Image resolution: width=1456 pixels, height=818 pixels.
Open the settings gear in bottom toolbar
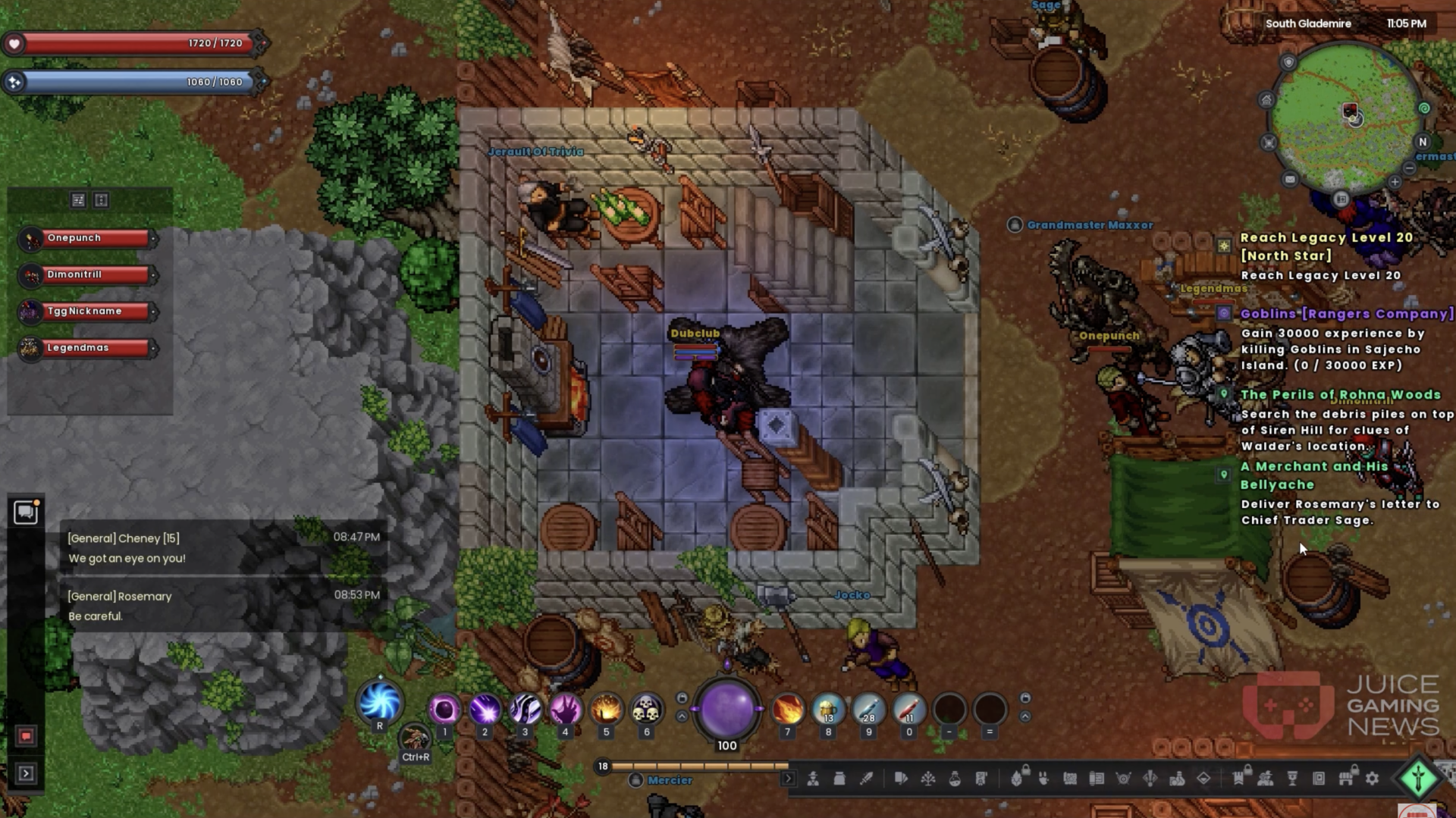click(1372, 779)
